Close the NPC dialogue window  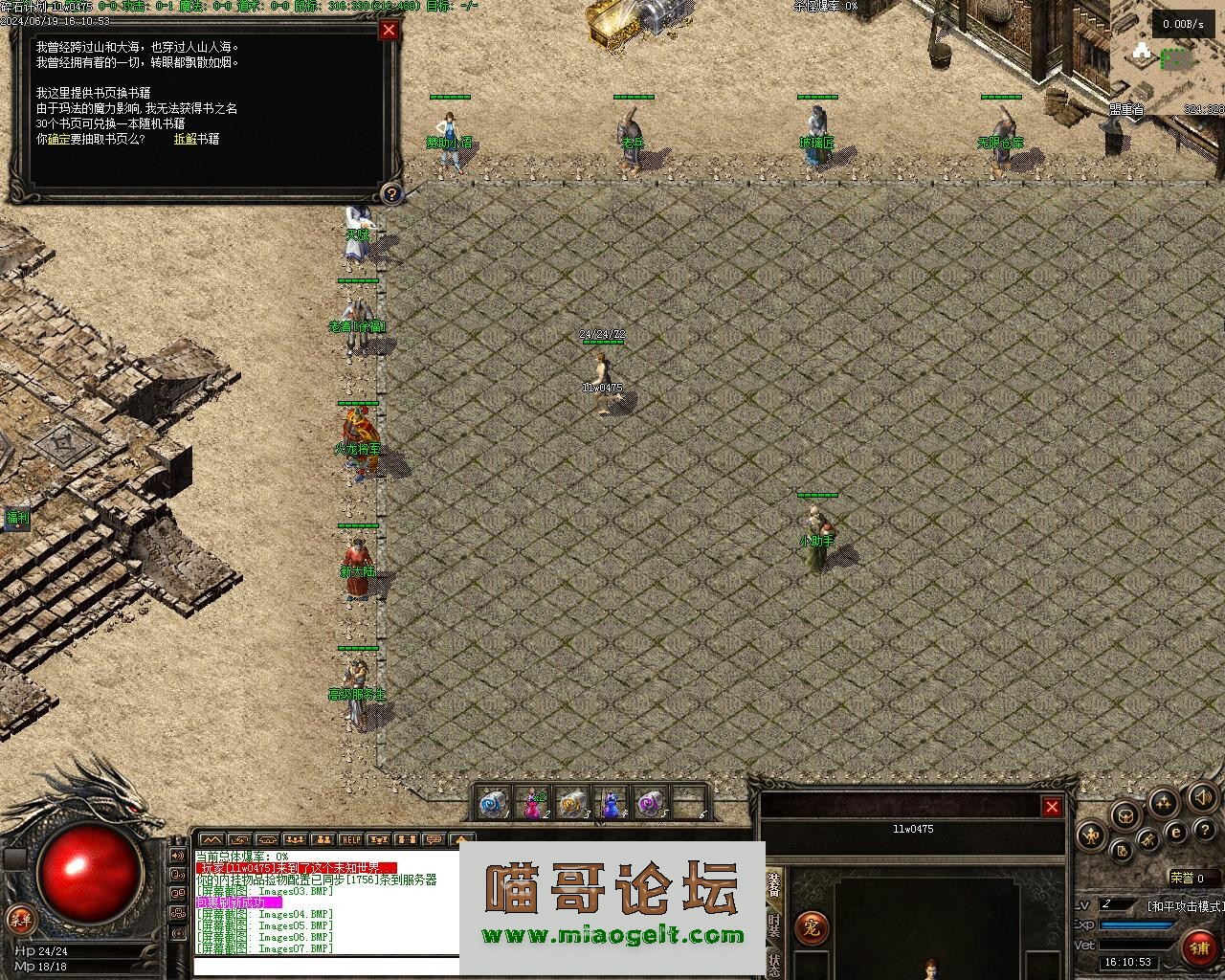click(389, 30)
